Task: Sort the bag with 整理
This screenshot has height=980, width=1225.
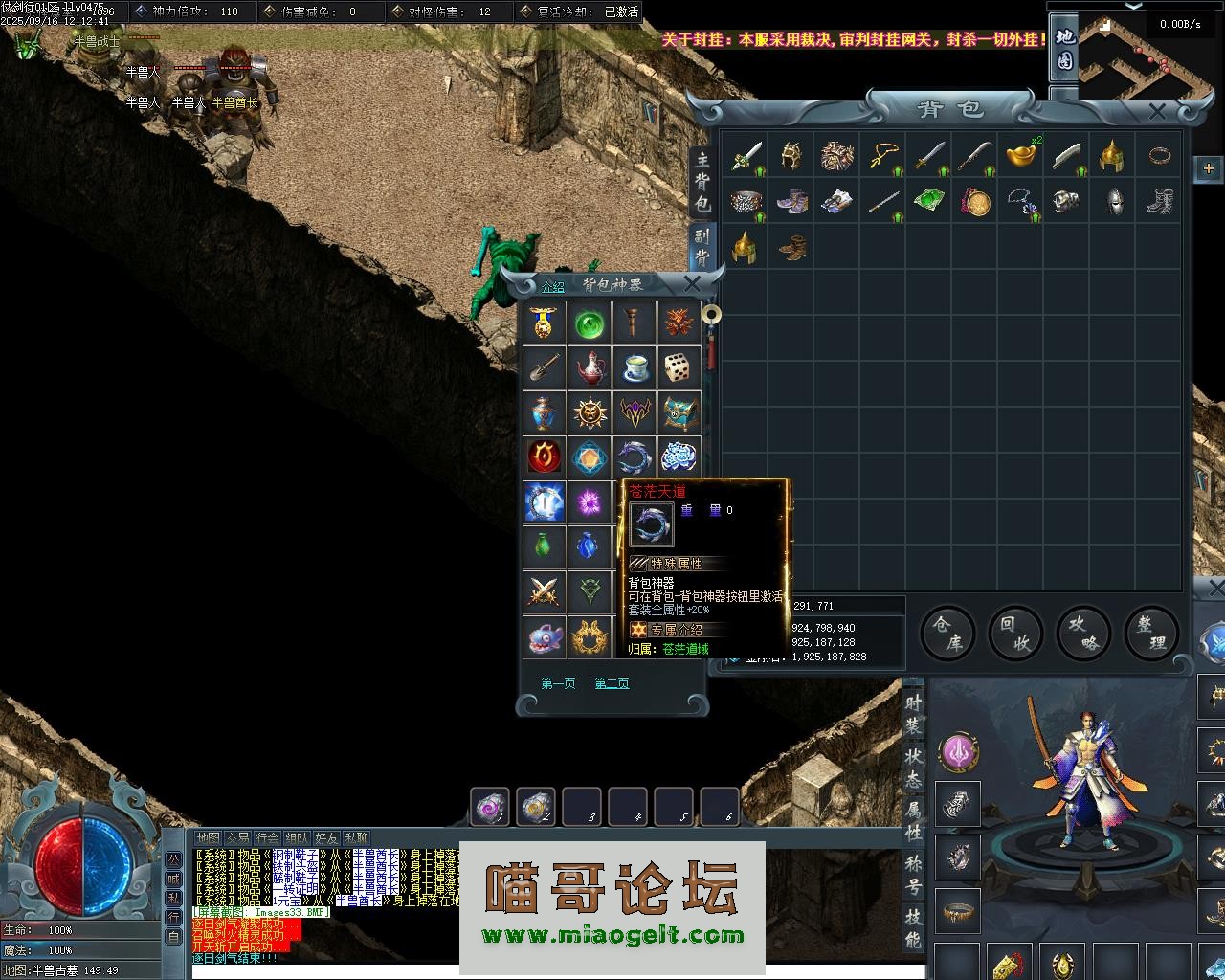Action: pyautogui.click(x=1151, y=633)
